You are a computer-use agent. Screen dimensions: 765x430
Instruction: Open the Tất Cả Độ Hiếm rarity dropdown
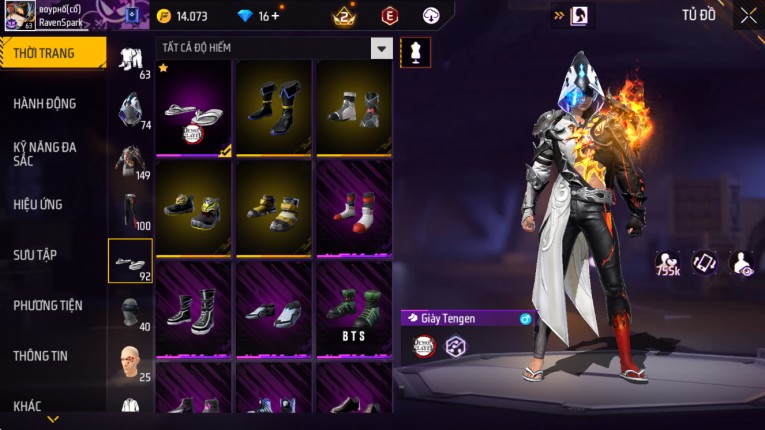coord(381,48)
